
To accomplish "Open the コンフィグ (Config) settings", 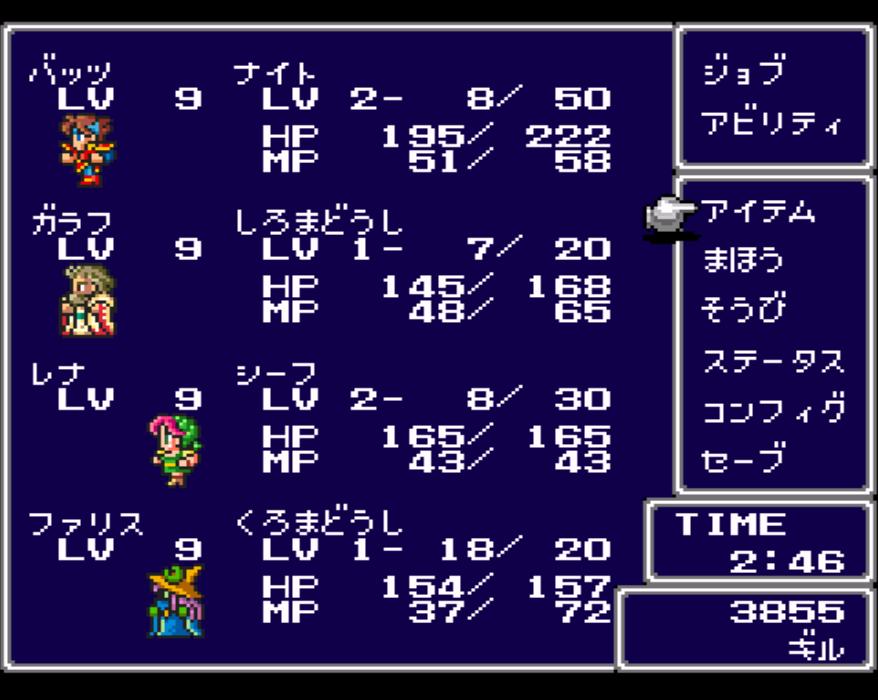I will [x=773, y=410].
